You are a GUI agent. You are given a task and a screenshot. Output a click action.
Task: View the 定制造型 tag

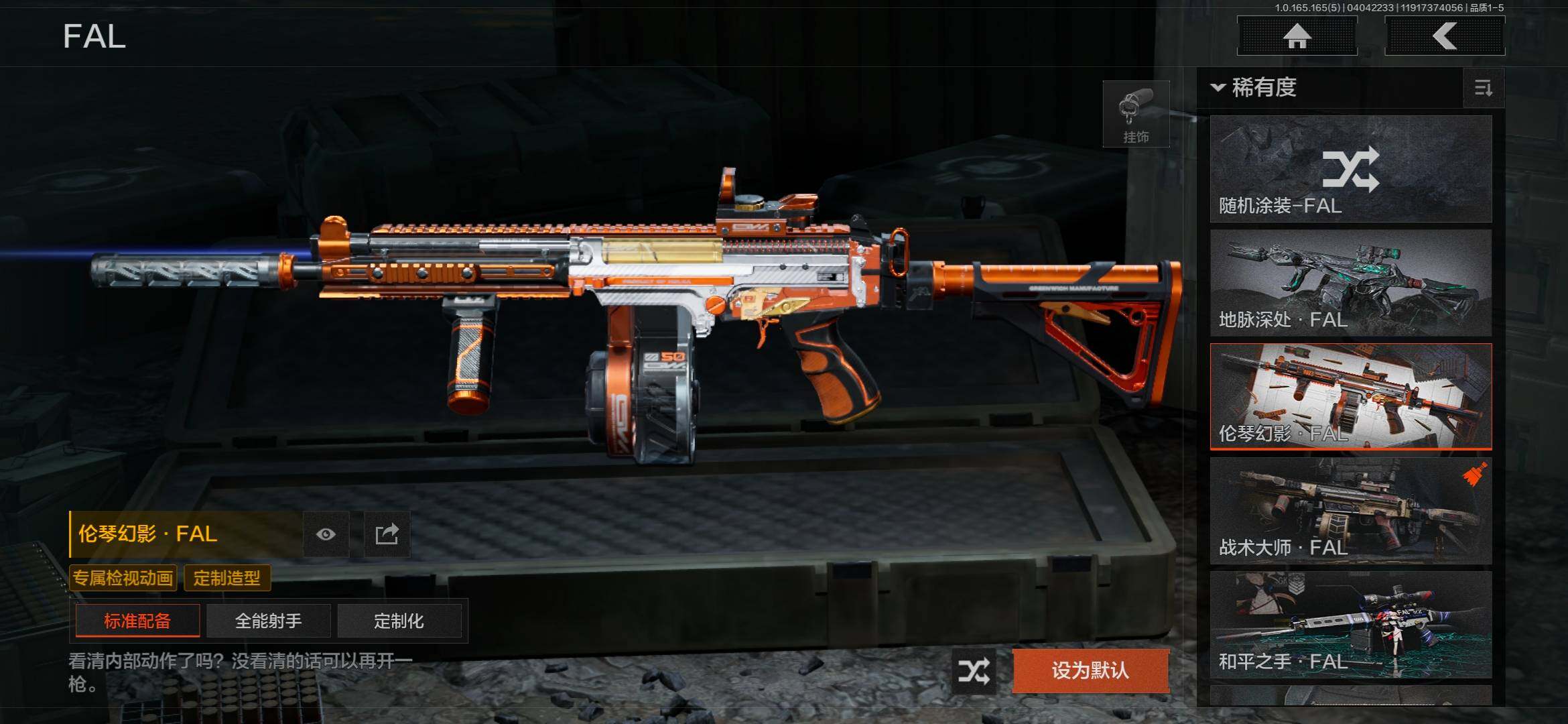(x=227, y=578)
